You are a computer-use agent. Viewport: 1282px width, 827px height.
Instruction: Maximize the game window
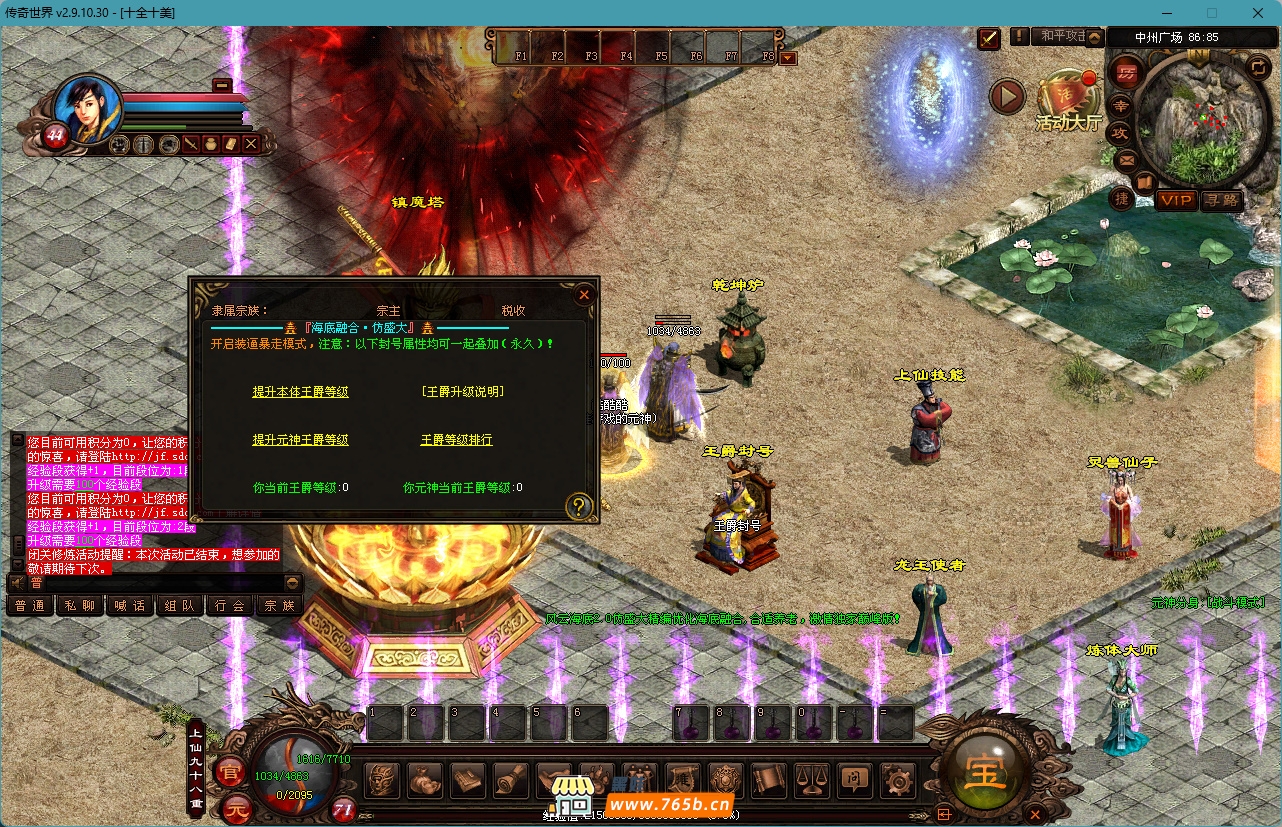click(x=1212, y=13)
